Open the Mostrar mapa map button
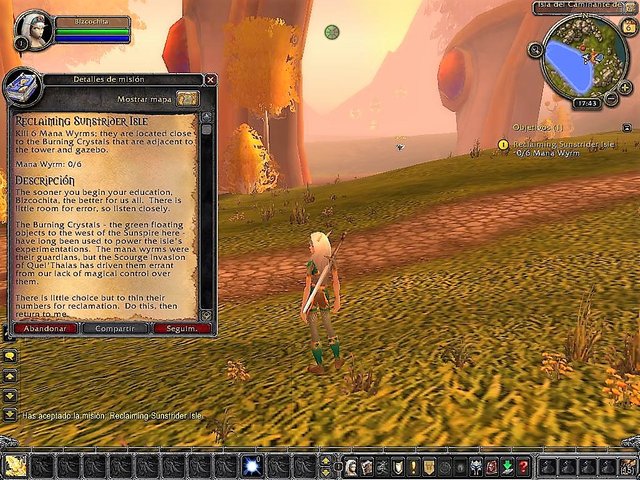Image resolution: width=640 pixels, height=480 pixels. (187, 99)
